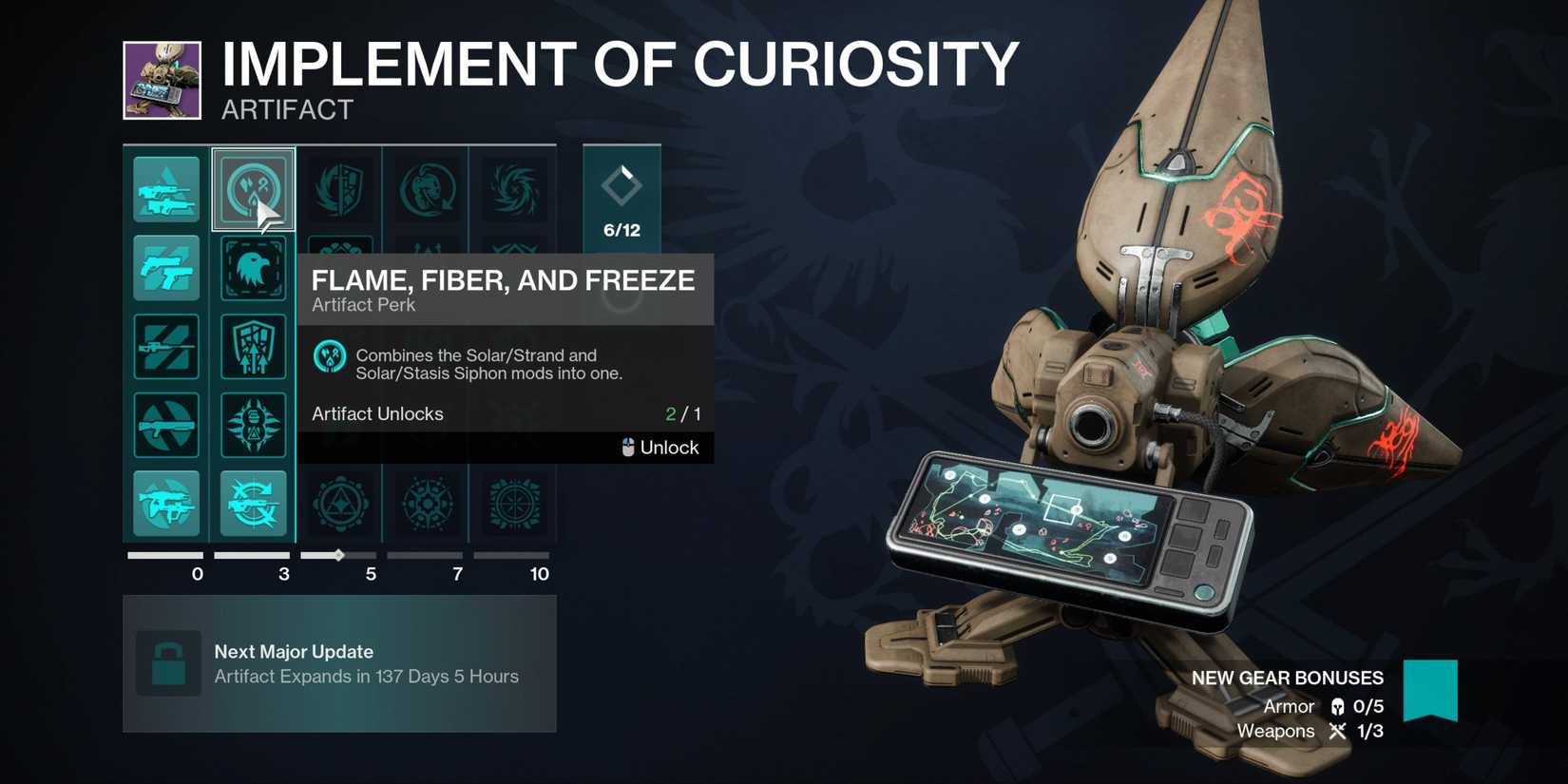Select the Flame, Fiber, and Freeze perk
Image resolution: width=1568 pixels, height=784 pixels.
253,189
